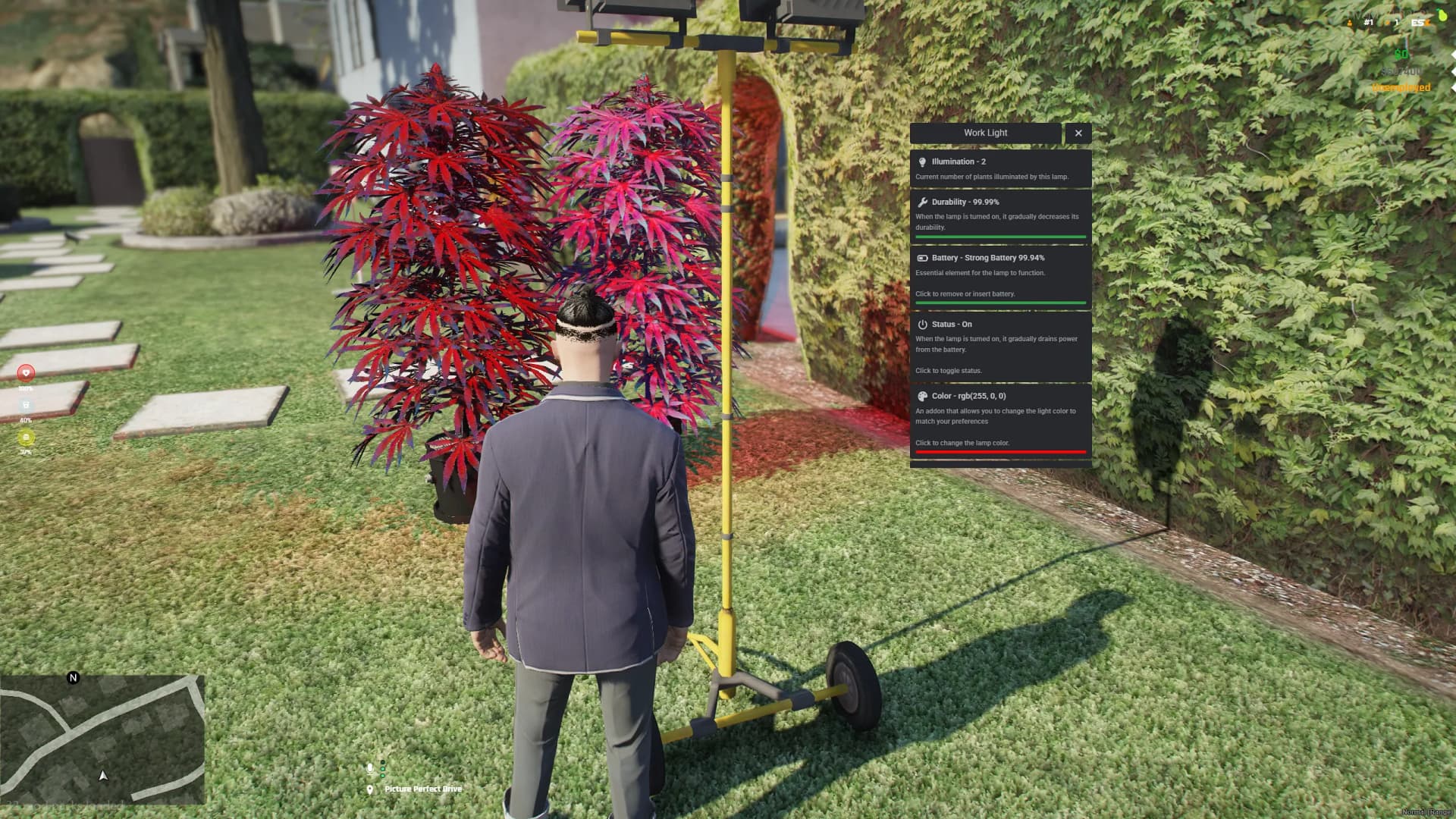1456x819 pixels.
Task: Close the Work Light panel
Action: pos(1078,133)
